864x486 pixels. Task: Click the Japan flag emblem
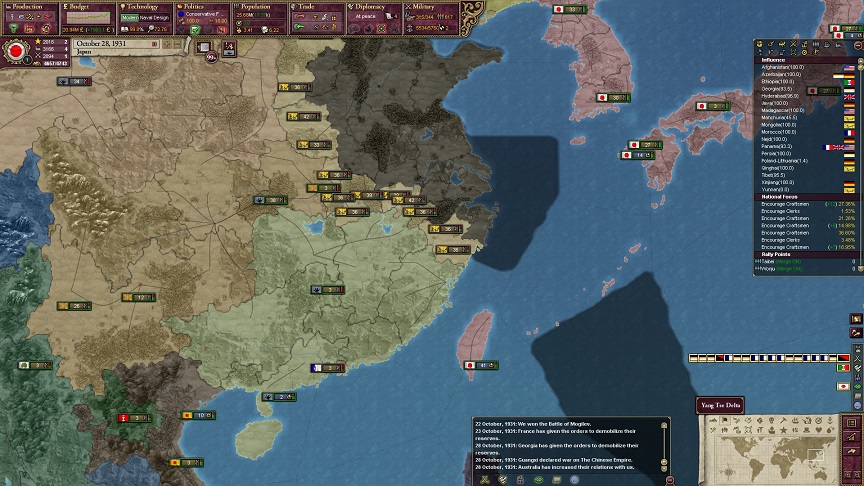coord(16,50)
